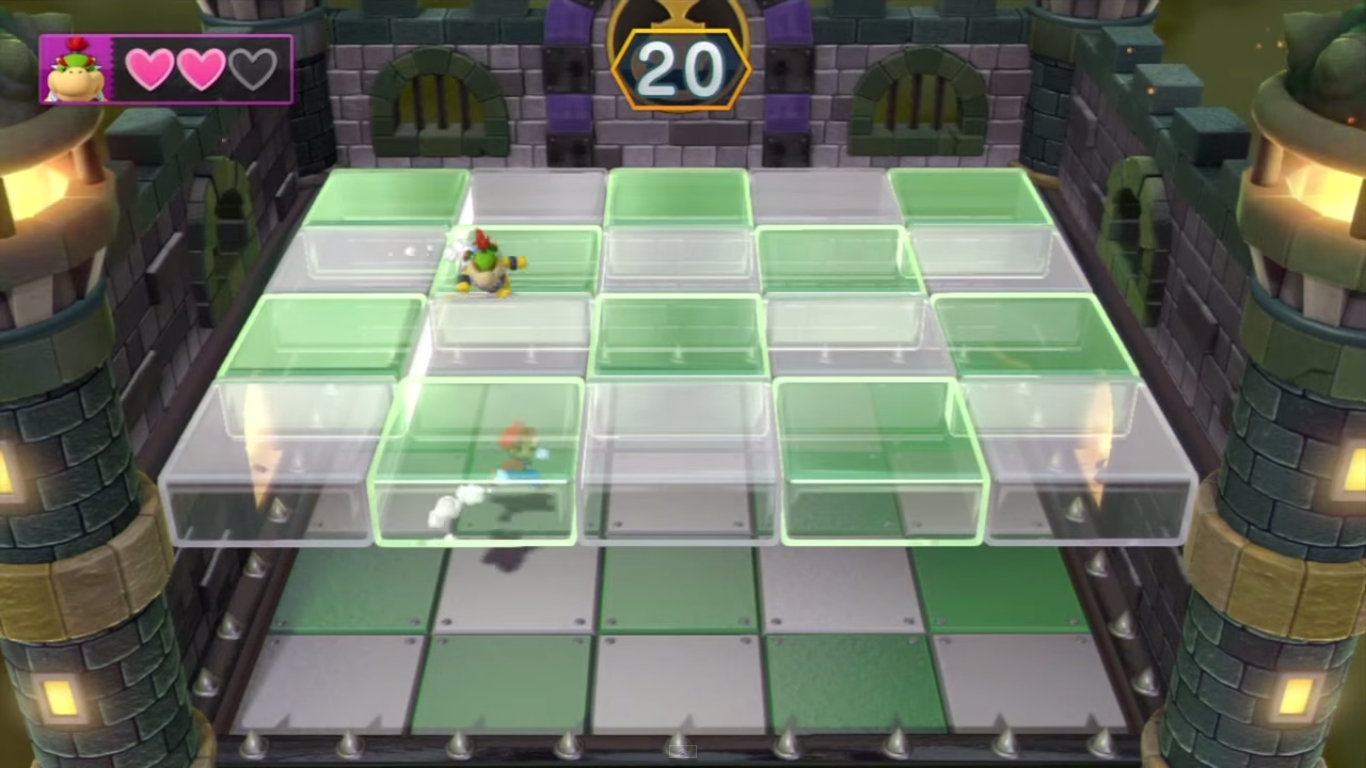The height and width of the screenshot is (768, 1366).
Task: Click the small marker at the screen bottom
Action: 683,750
